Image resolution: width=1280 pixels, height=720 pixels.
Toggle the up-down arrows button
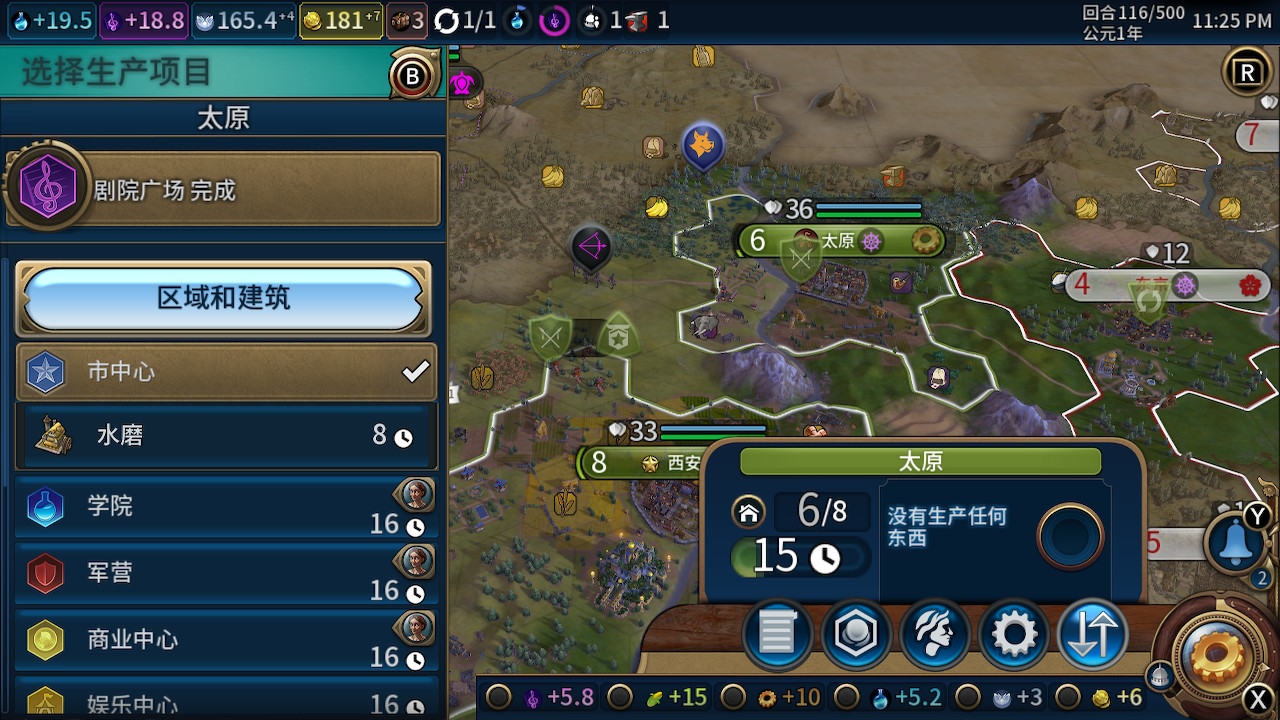pyautogui.click(x=1091, y=634)
